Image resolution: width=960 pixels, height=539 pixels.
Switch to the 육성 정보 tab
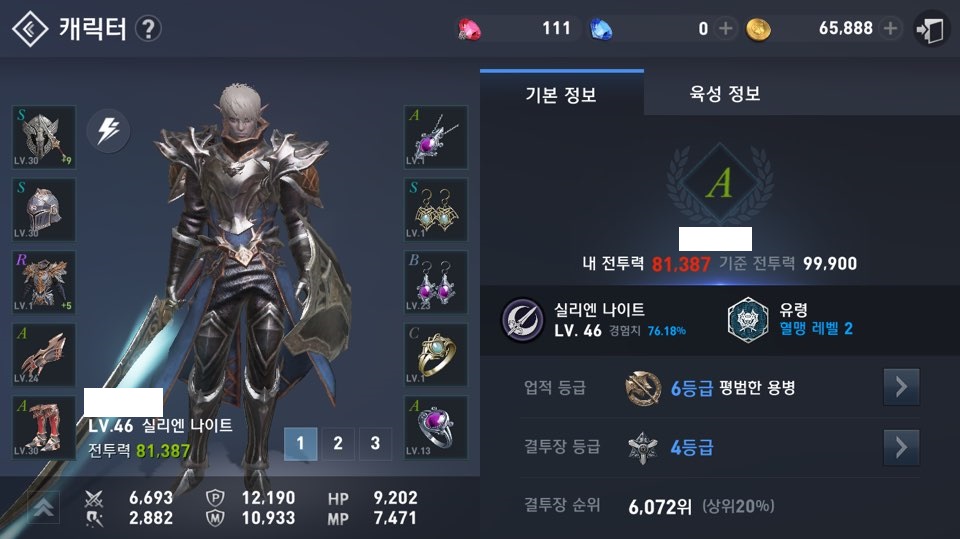coord(725,95)
